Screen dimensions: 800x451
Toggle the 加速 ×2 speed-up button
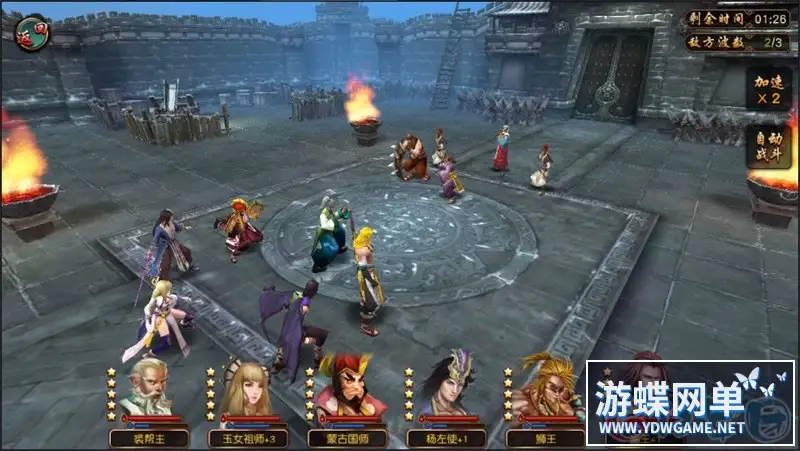(x=769, y=88)
